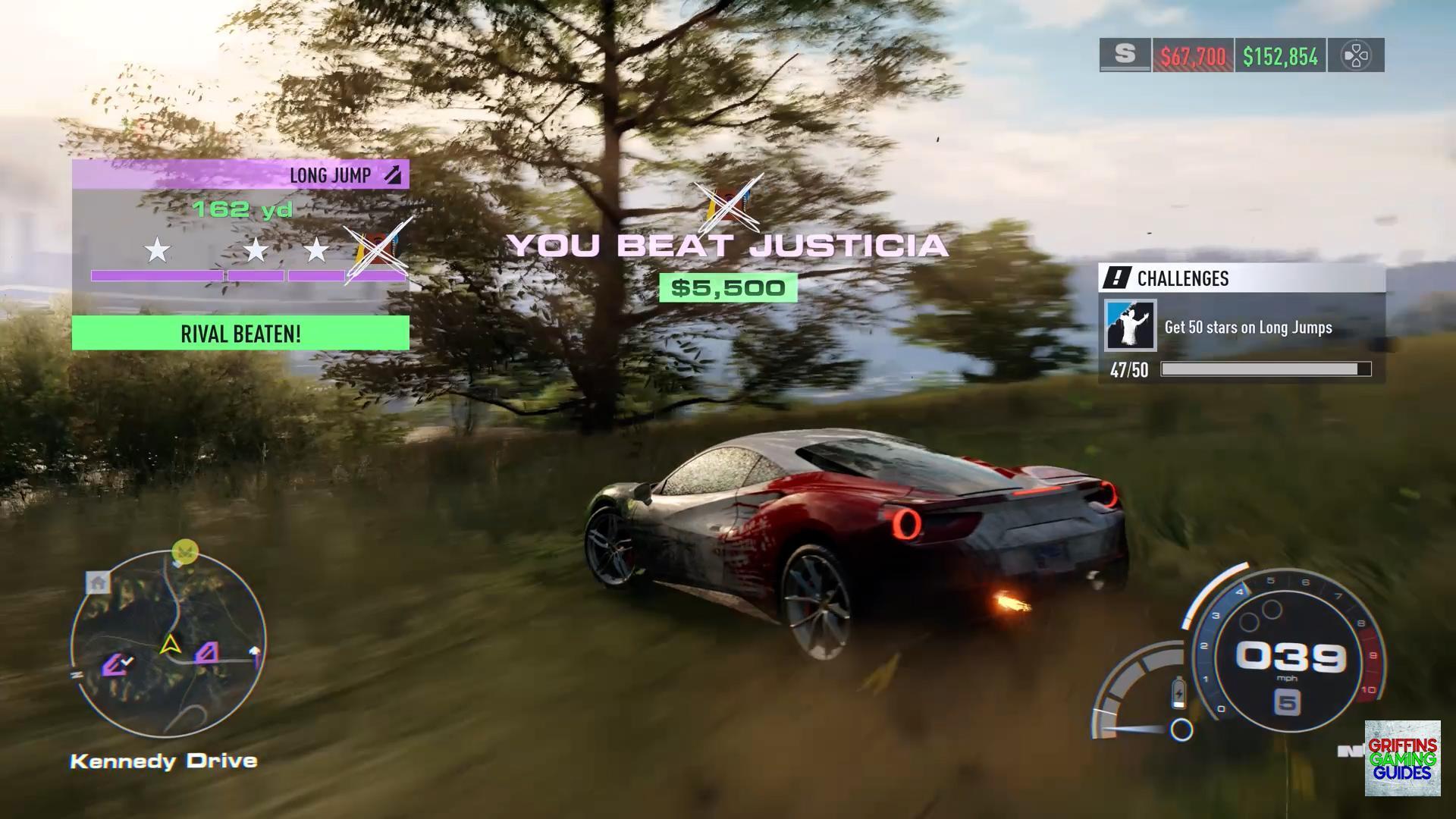The height and width of the screenshot is (819, 1456).
Task: Select the Rival Beaten banner
Action: pyautogui.click(x=240, y=334)
